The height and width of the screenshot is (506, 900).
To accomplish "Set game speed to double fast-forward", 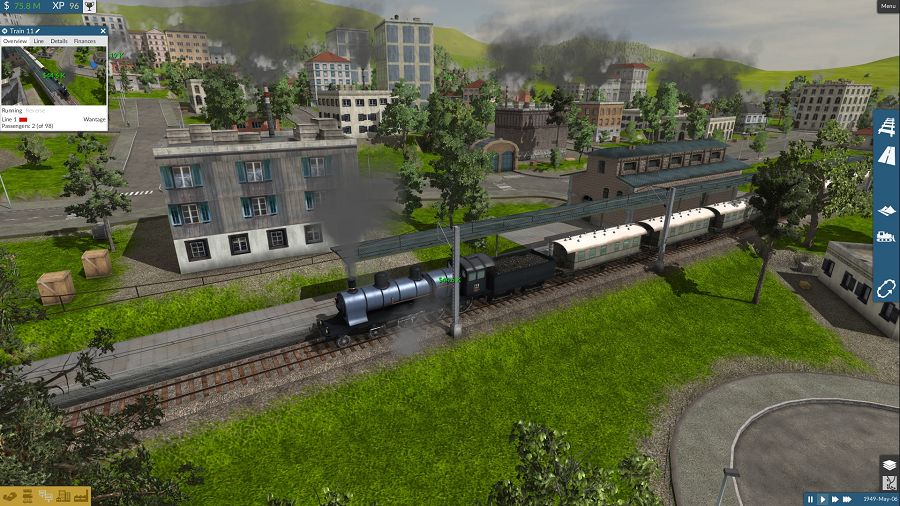I will 836,498.
